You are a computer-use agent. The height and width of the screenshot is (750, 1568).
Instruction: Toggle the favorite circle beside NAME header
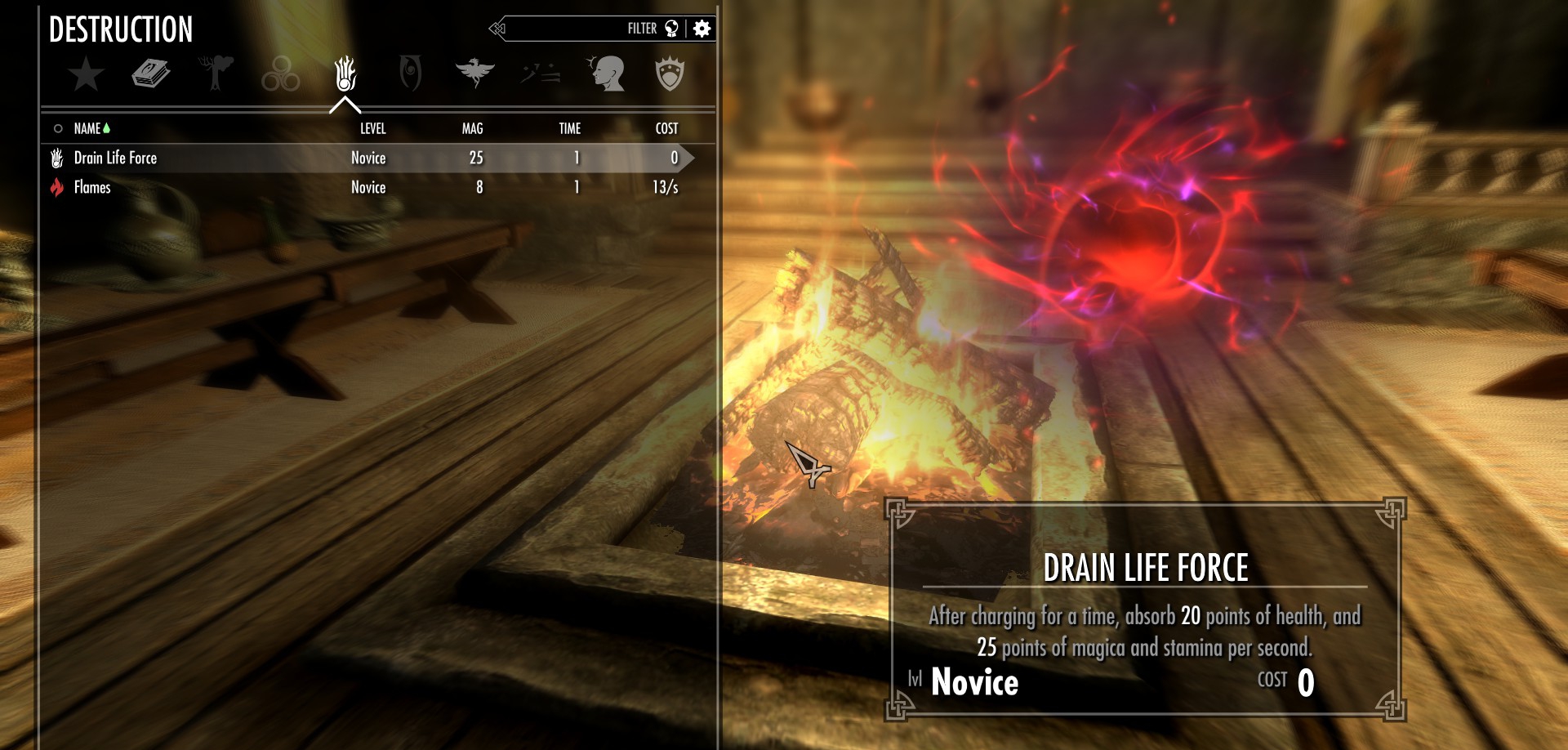coord(57,128)
